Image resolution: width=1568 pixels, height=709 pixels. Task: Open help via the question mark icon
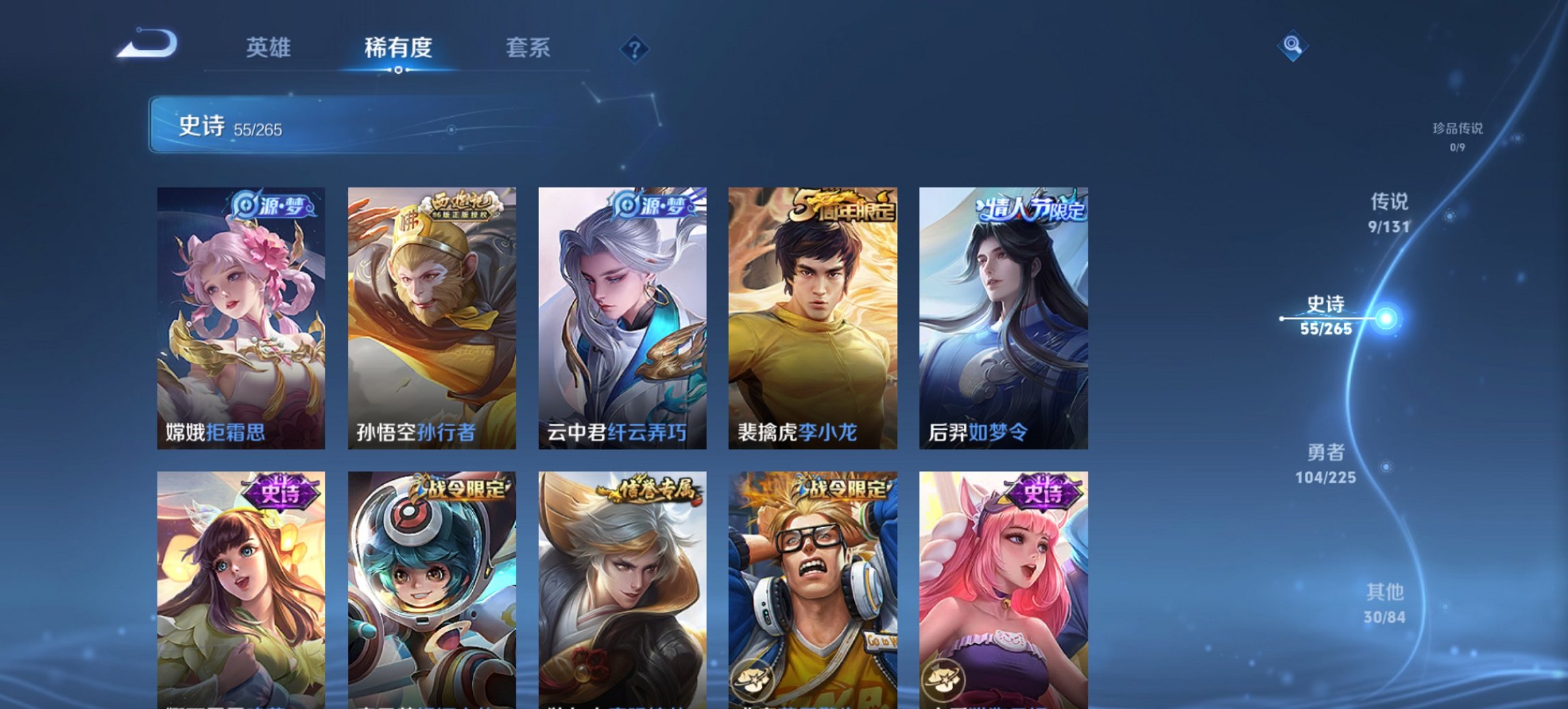[x=635, y=48]
